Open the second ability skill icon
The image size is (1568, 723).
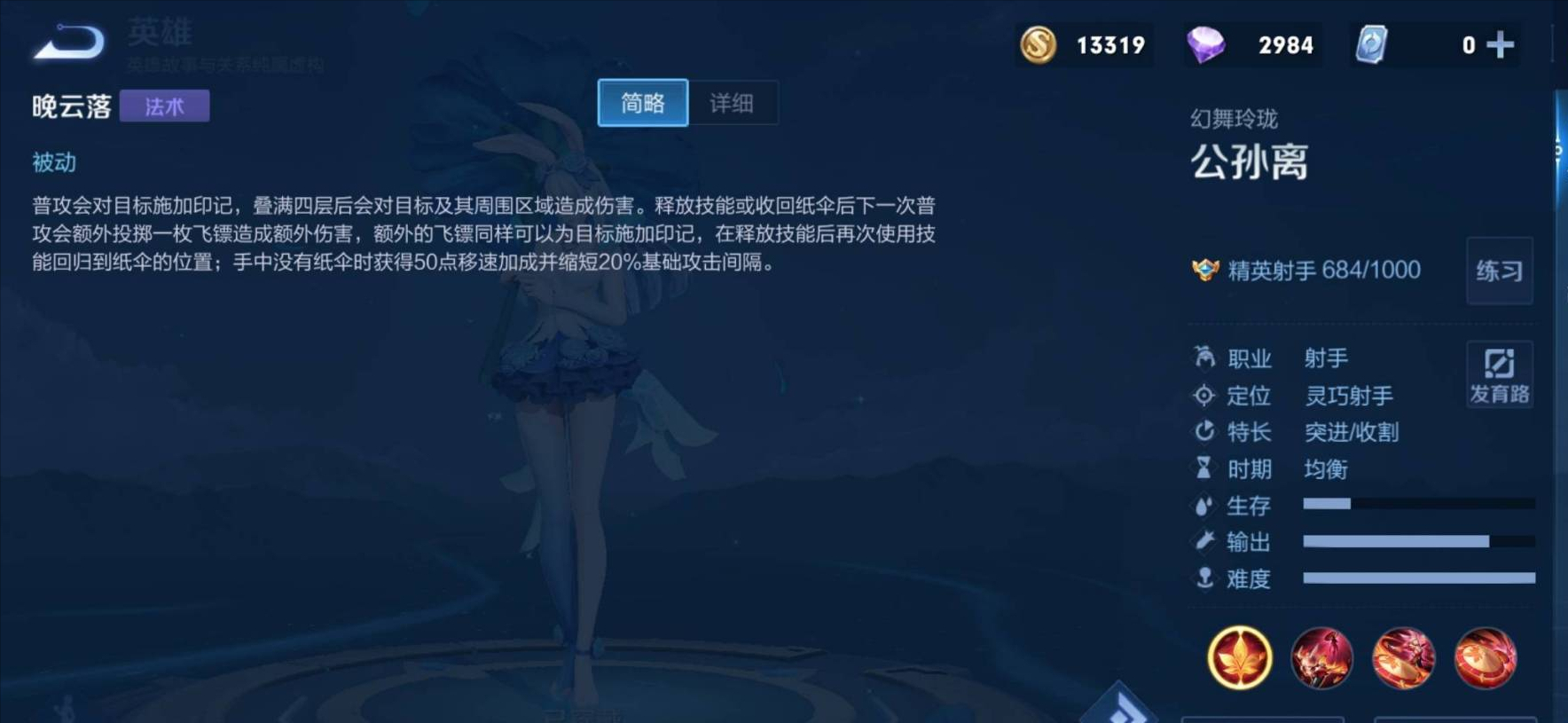1405,657
